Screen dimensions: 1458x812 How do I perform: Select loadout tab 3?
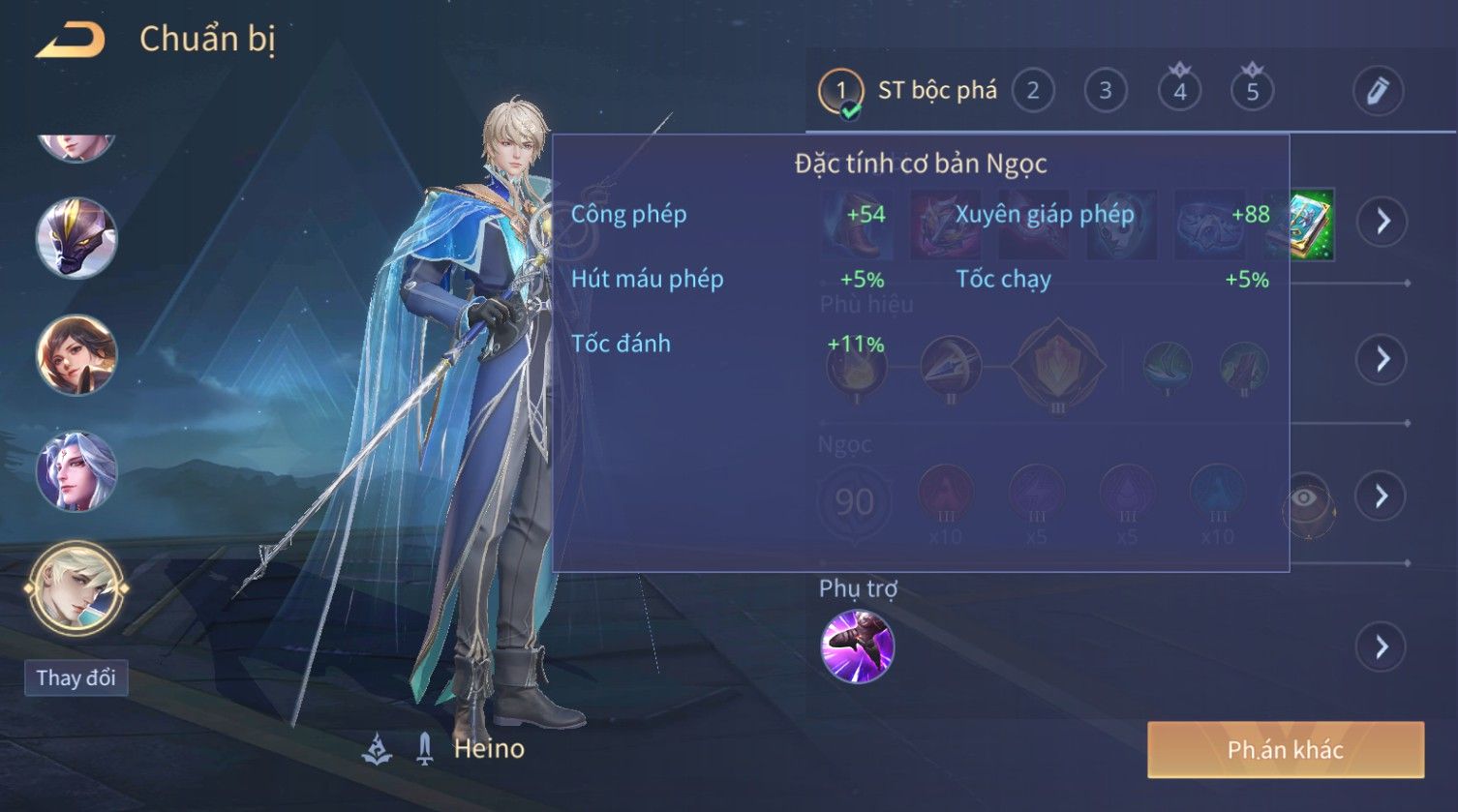pyautogui.click(x=1105, y=91)
